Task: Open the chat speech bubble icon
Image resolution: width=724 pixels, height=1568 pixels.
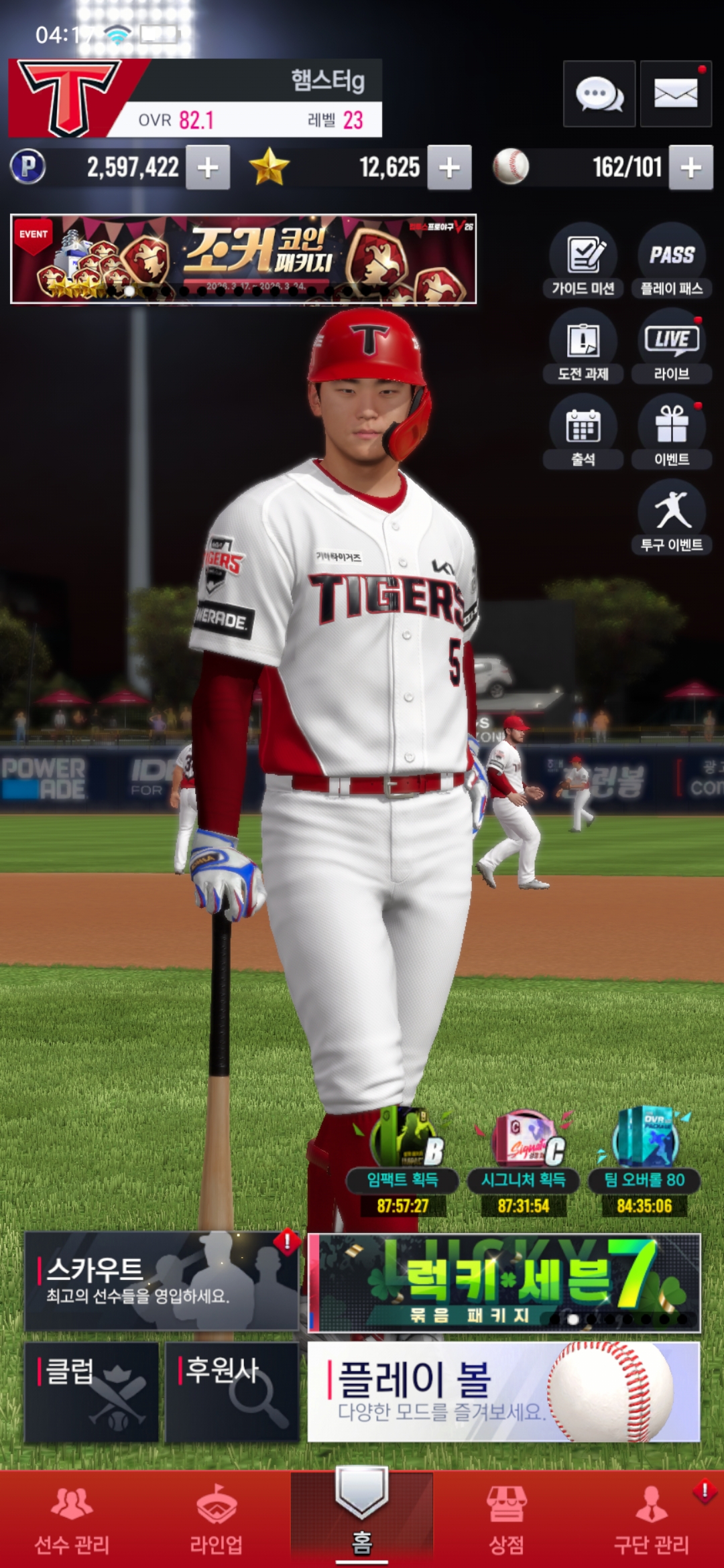Action: tap(599, 94)
